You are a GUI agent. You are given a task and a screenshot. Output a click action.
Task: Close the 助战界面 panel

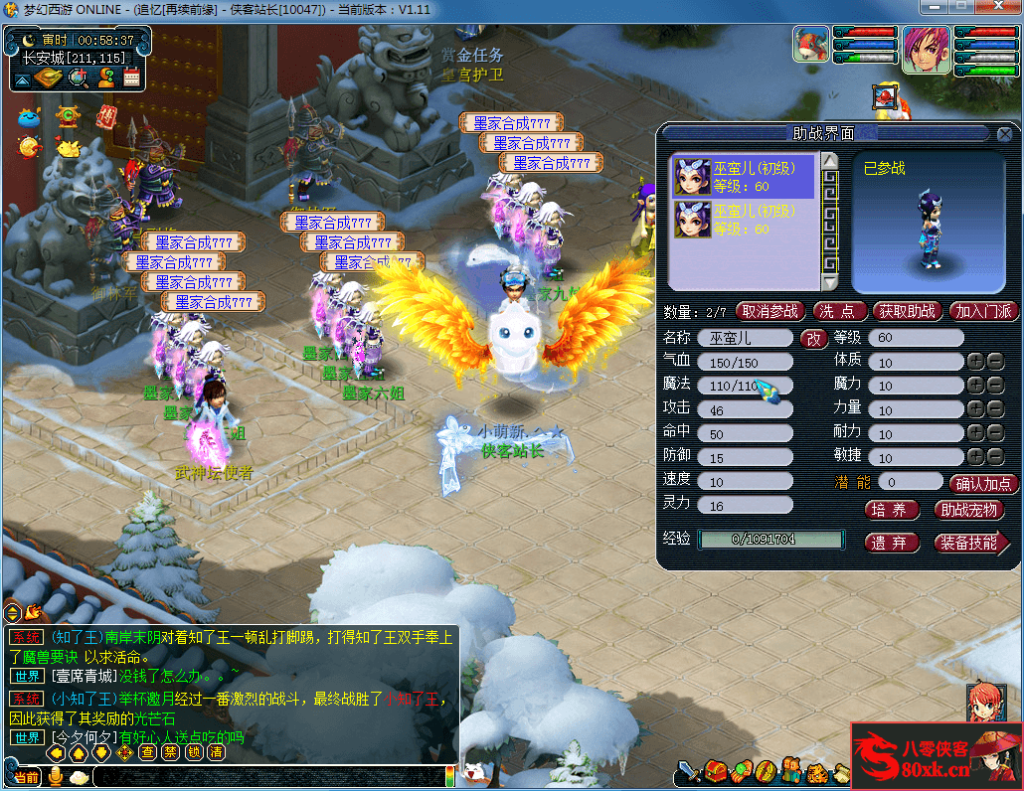pyautogui.click(x=1005, y=134)
